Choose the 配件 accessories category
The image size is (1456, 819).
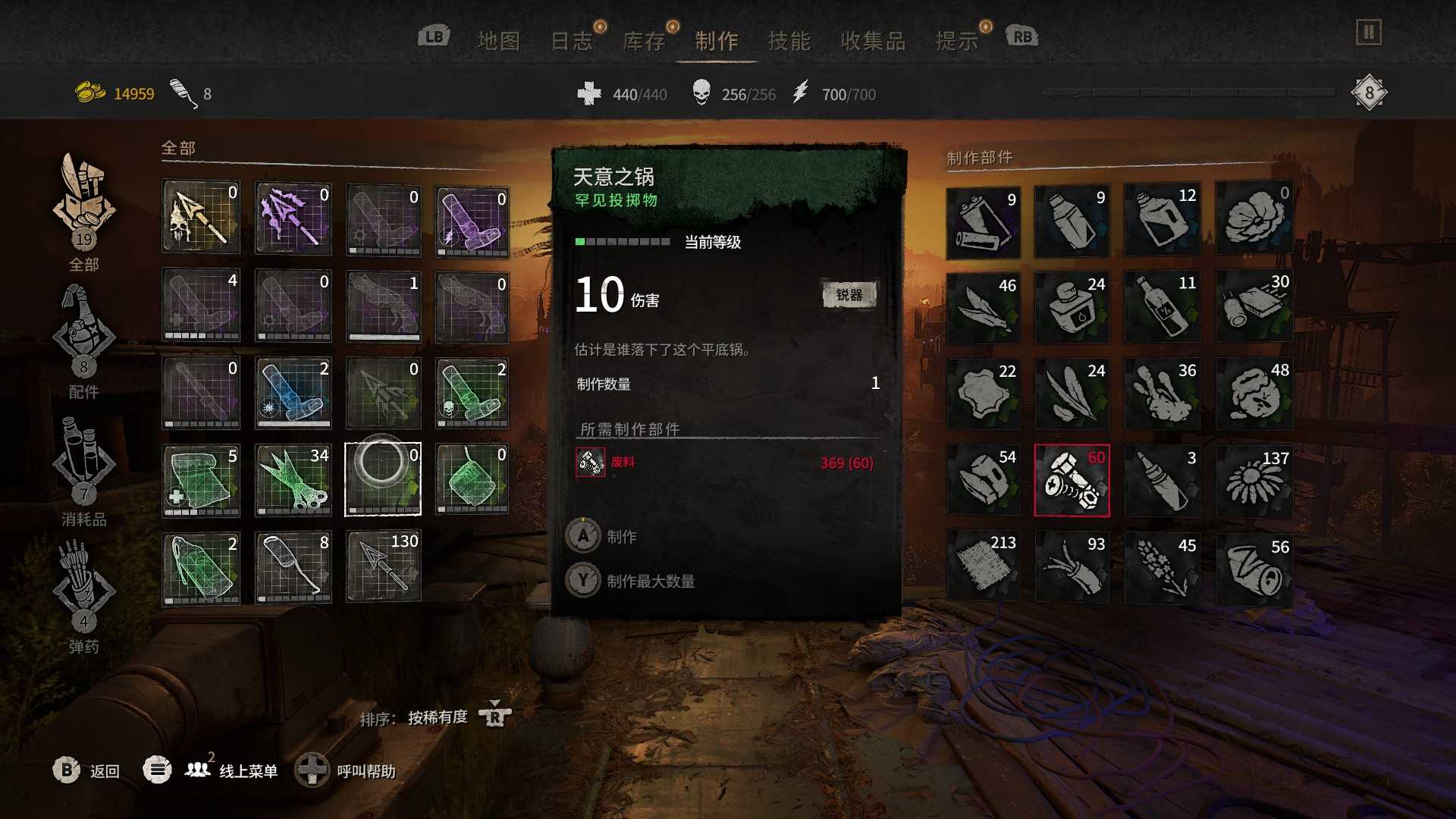pyautogui.click(x=83, y=339)
